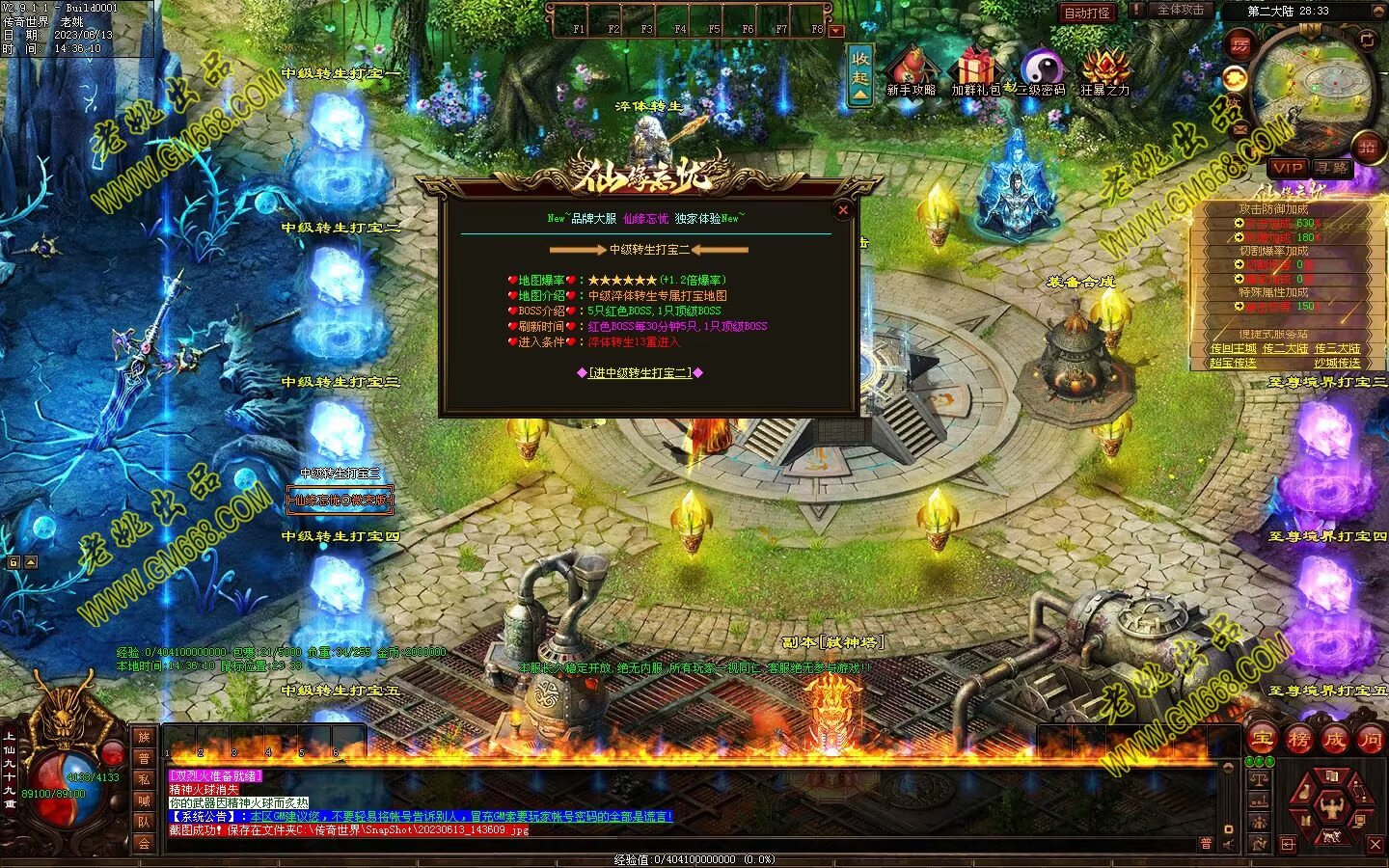Screen dimensions: 1389x868
Task: Close the 中级转生打宝二 dialog window
Action: (843, 209)
